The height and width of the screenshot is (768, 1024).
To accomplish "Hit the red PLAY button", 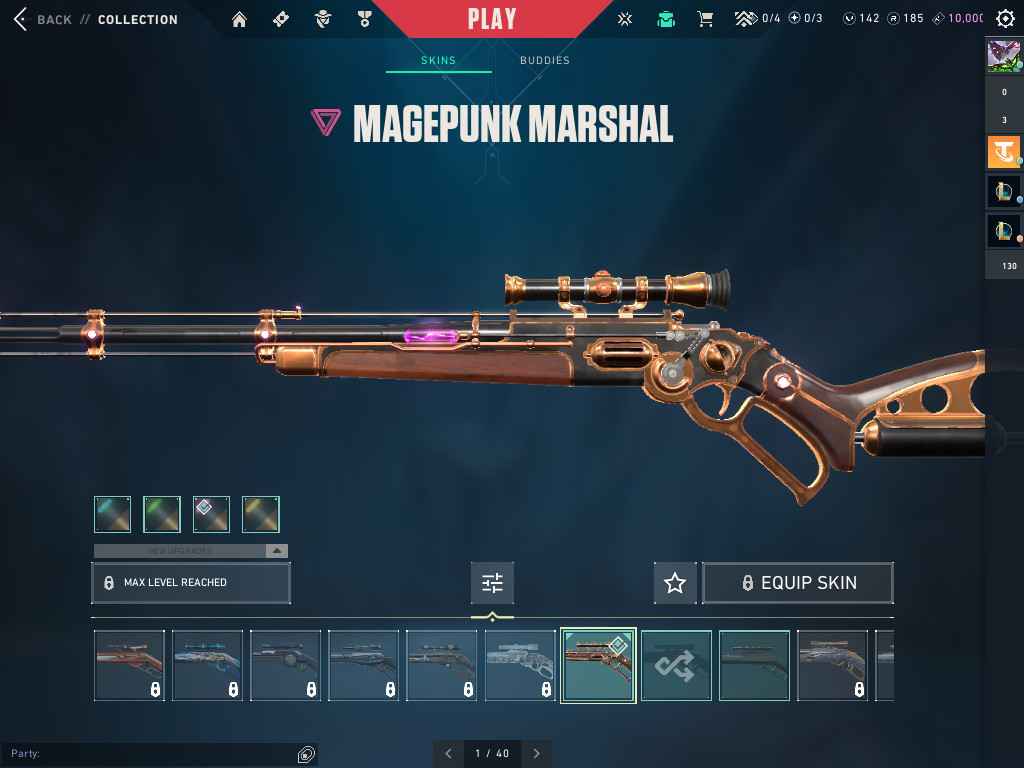I will (492, 19).
